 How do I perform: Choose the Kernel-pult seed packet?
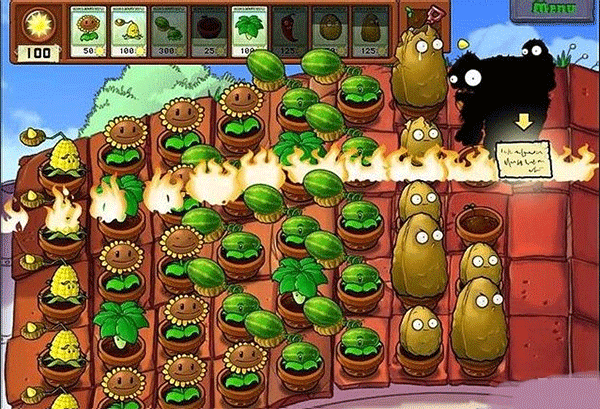coord(130,32)
